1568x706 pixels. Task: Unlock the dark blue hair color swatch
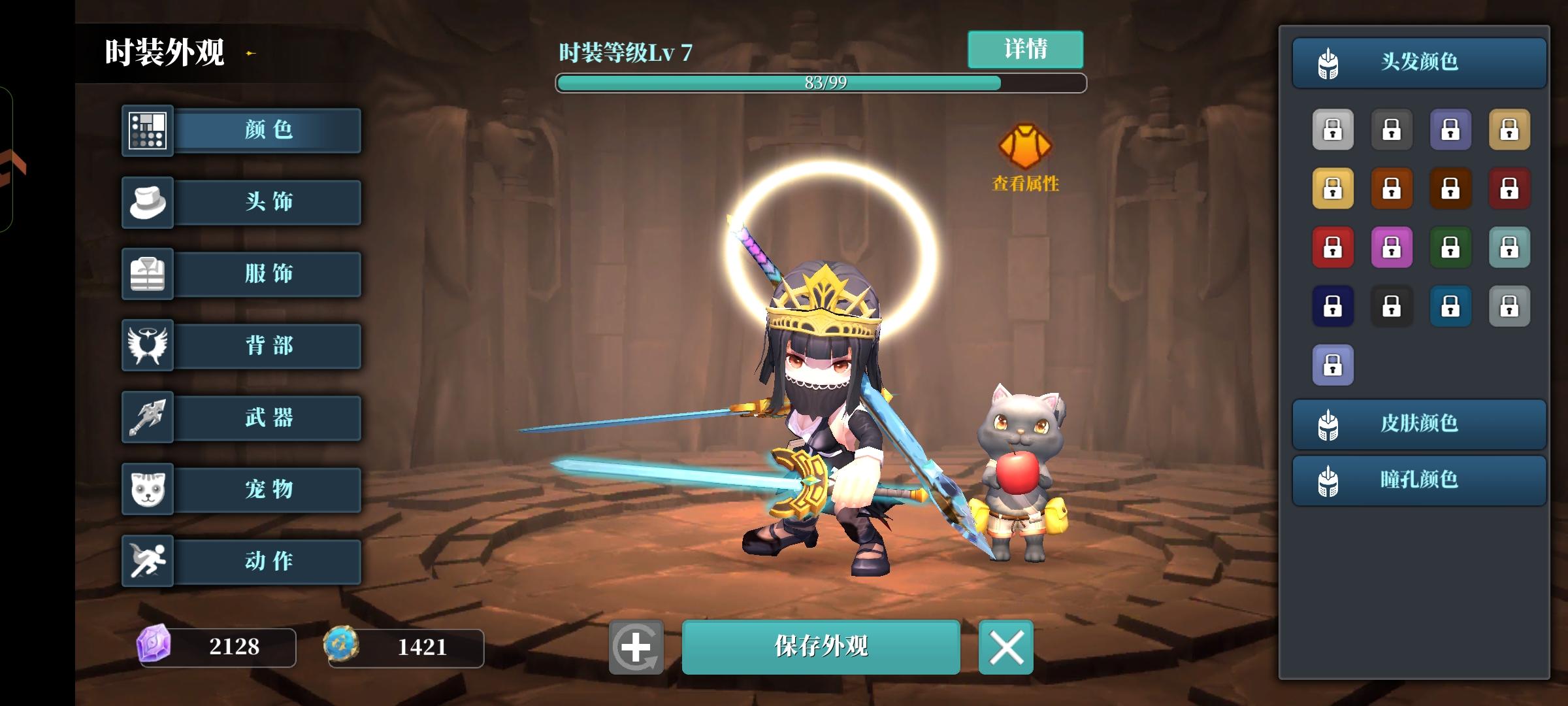click(1334, 306)
